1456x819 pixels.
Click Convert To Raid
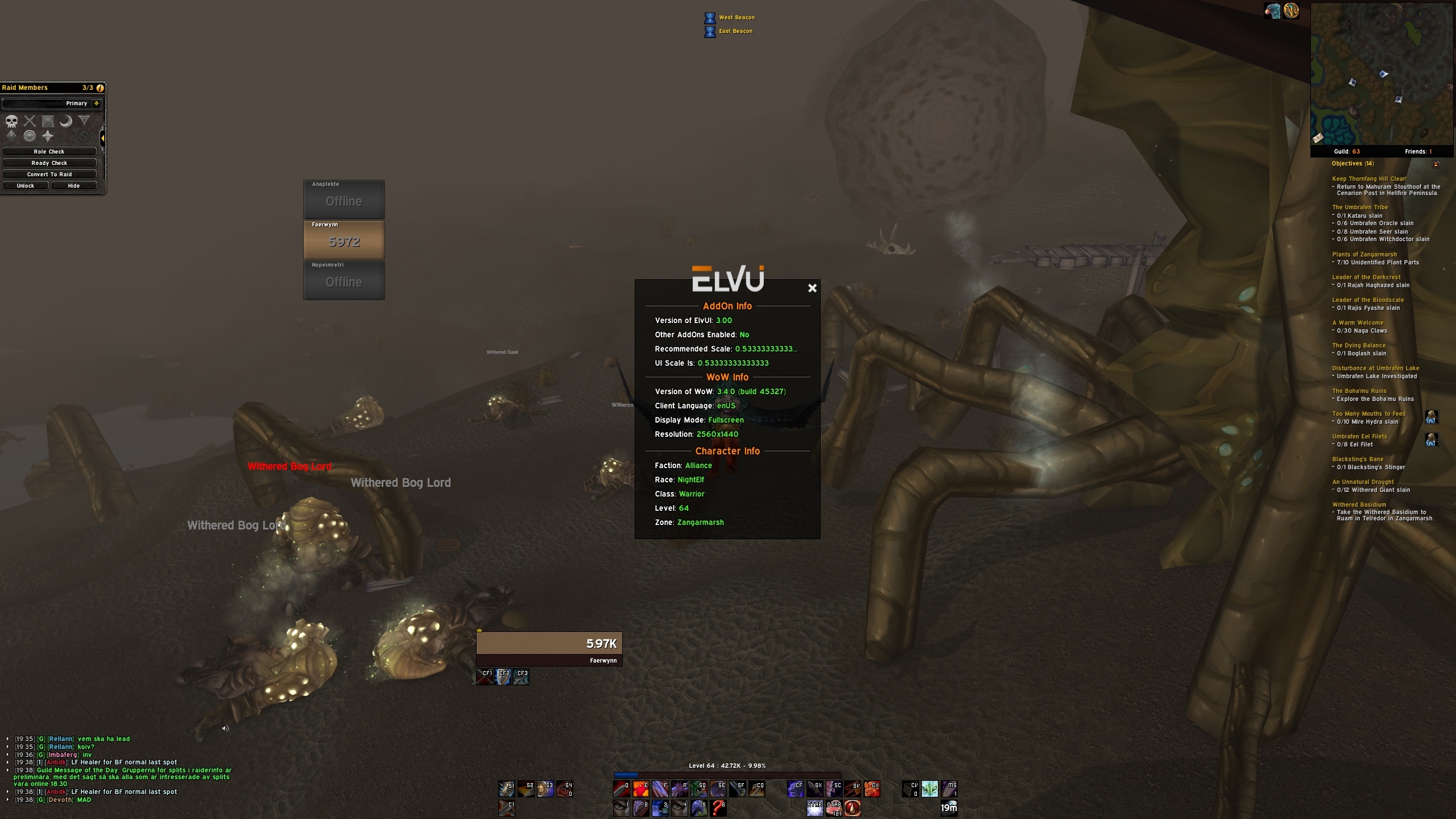49,174
